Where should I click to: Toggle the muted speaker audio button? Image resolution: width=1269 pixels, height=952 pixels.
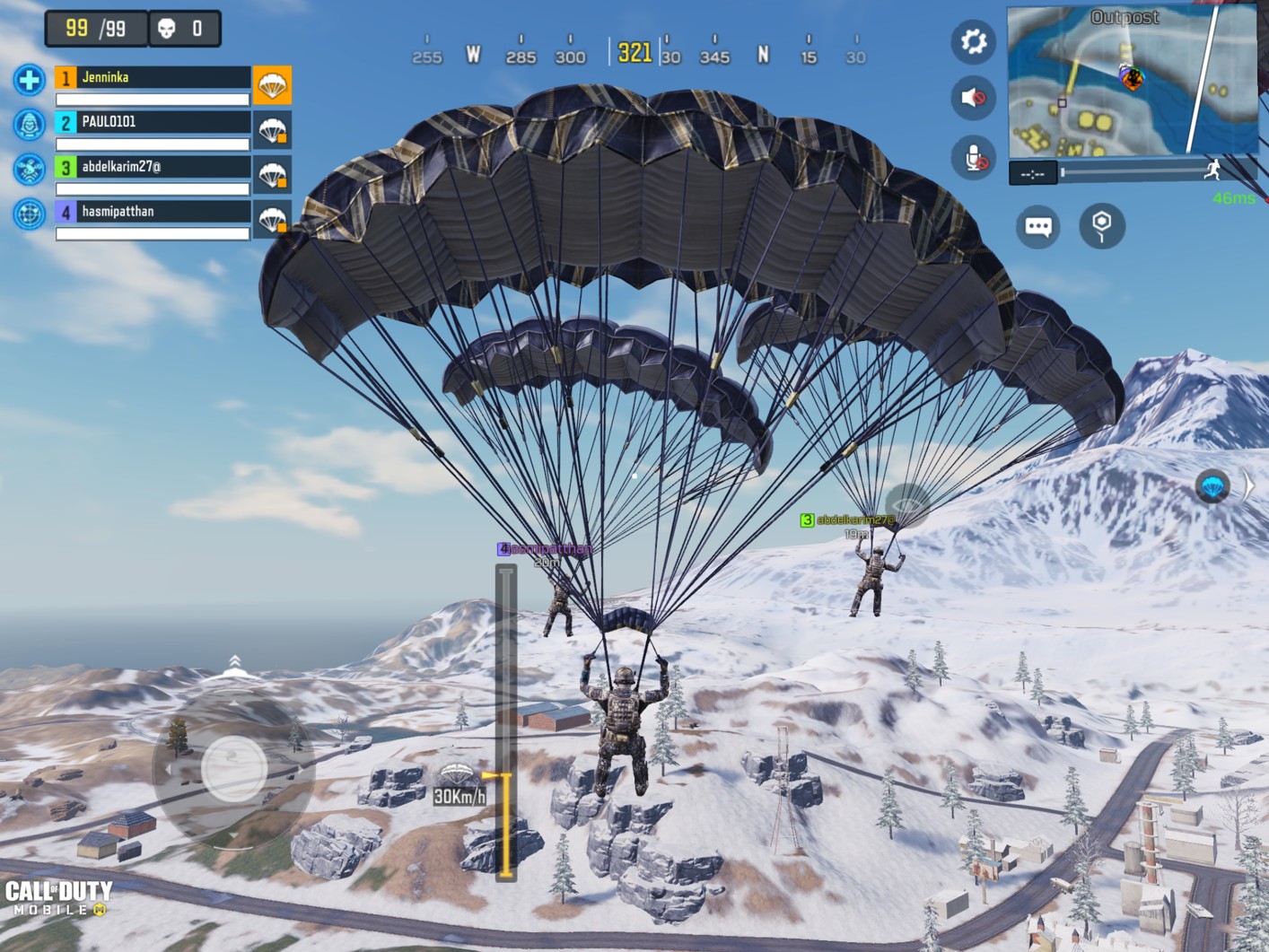click(974, 98)
